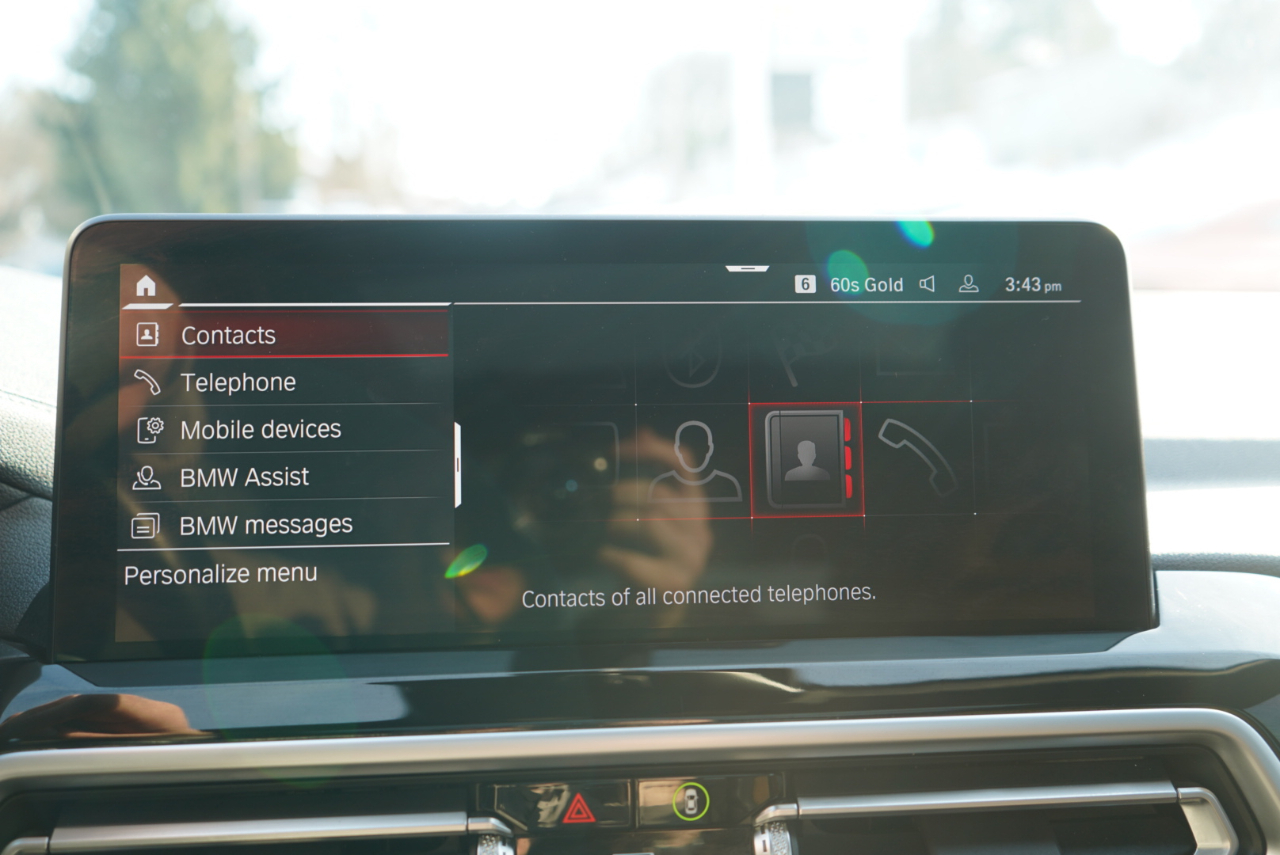Image resolution: width=1280 pixels, height=855 pixels.
Task: Open the Contacts menu entry
Action: (228, 336)
